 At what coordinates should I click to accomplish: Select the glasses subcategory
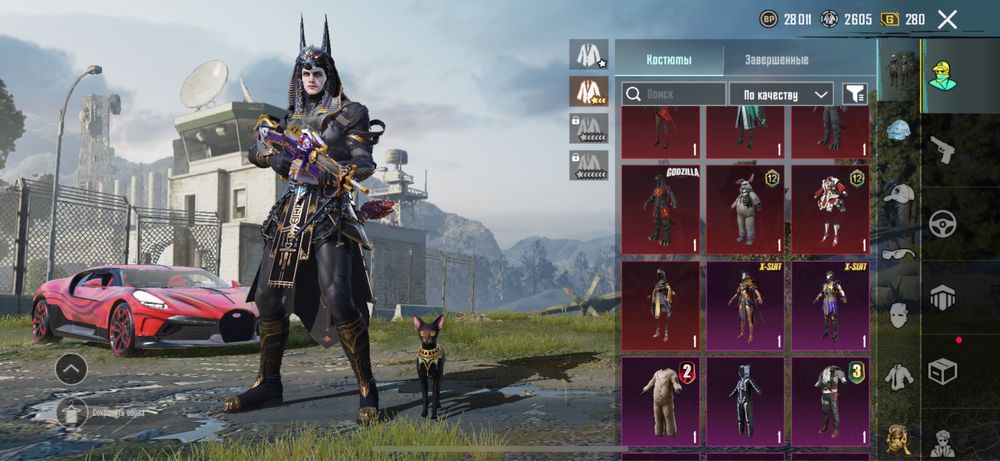click(x=900, y=254)
